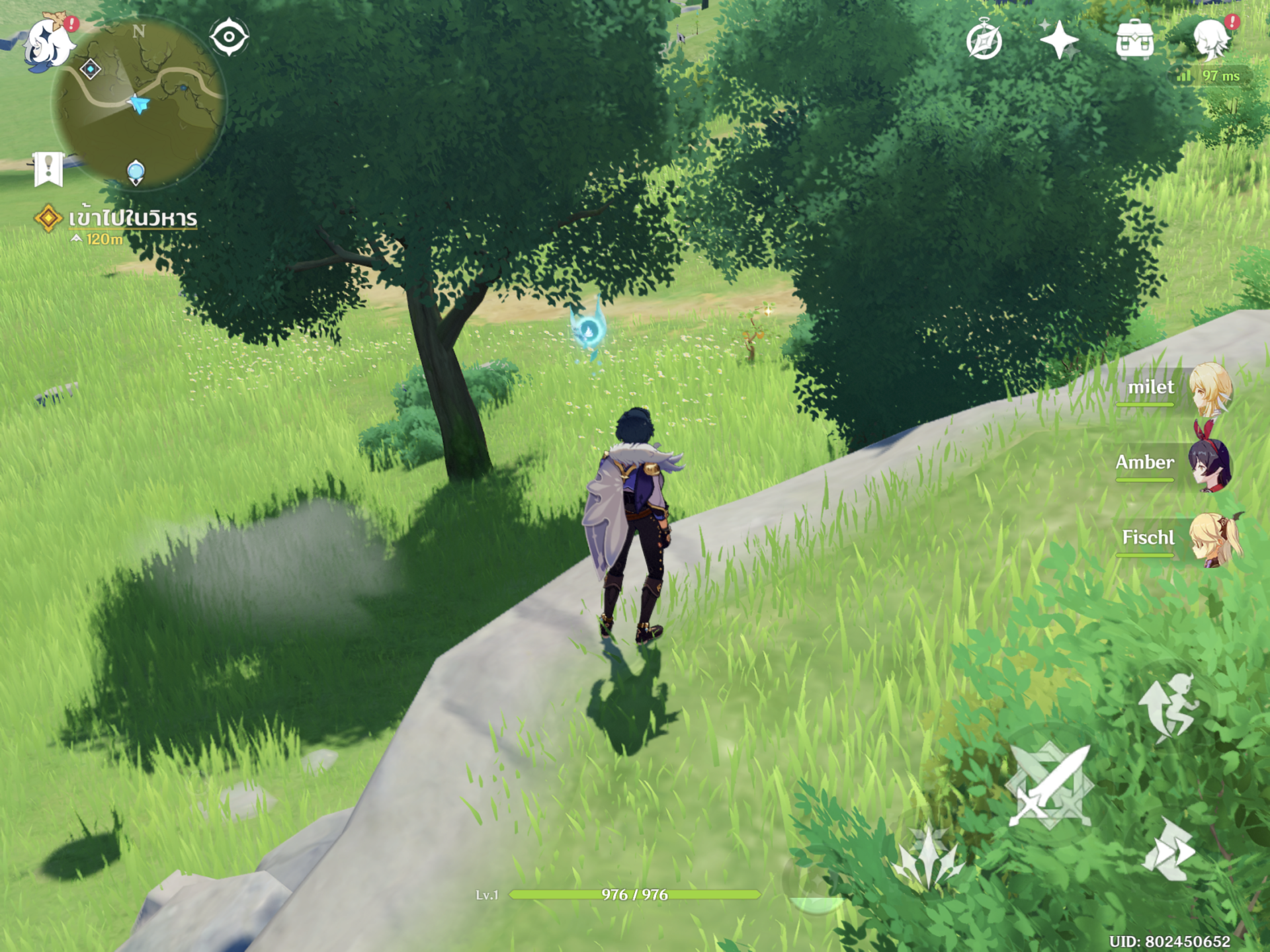Open the Wish star icon

tap(1059, 40)
